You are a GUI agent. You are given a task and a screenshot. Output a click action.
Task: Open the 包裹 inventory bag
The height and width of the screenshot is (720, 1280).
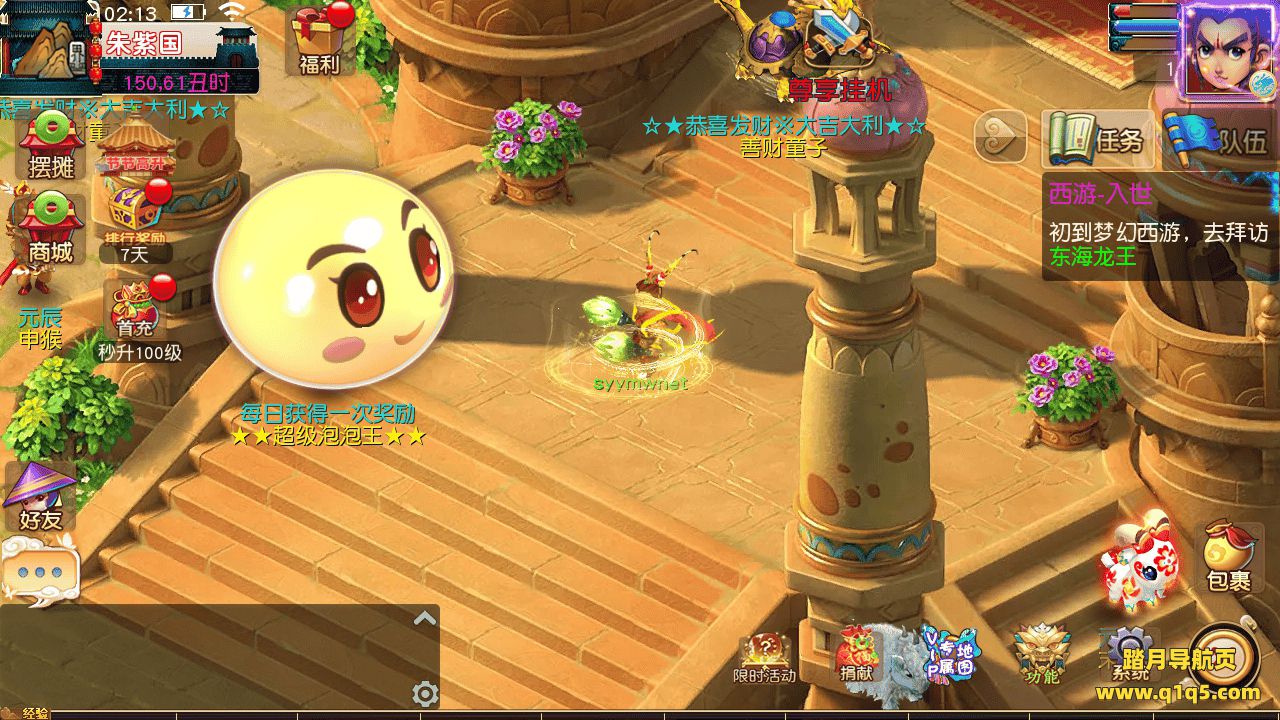[1229, 556]
